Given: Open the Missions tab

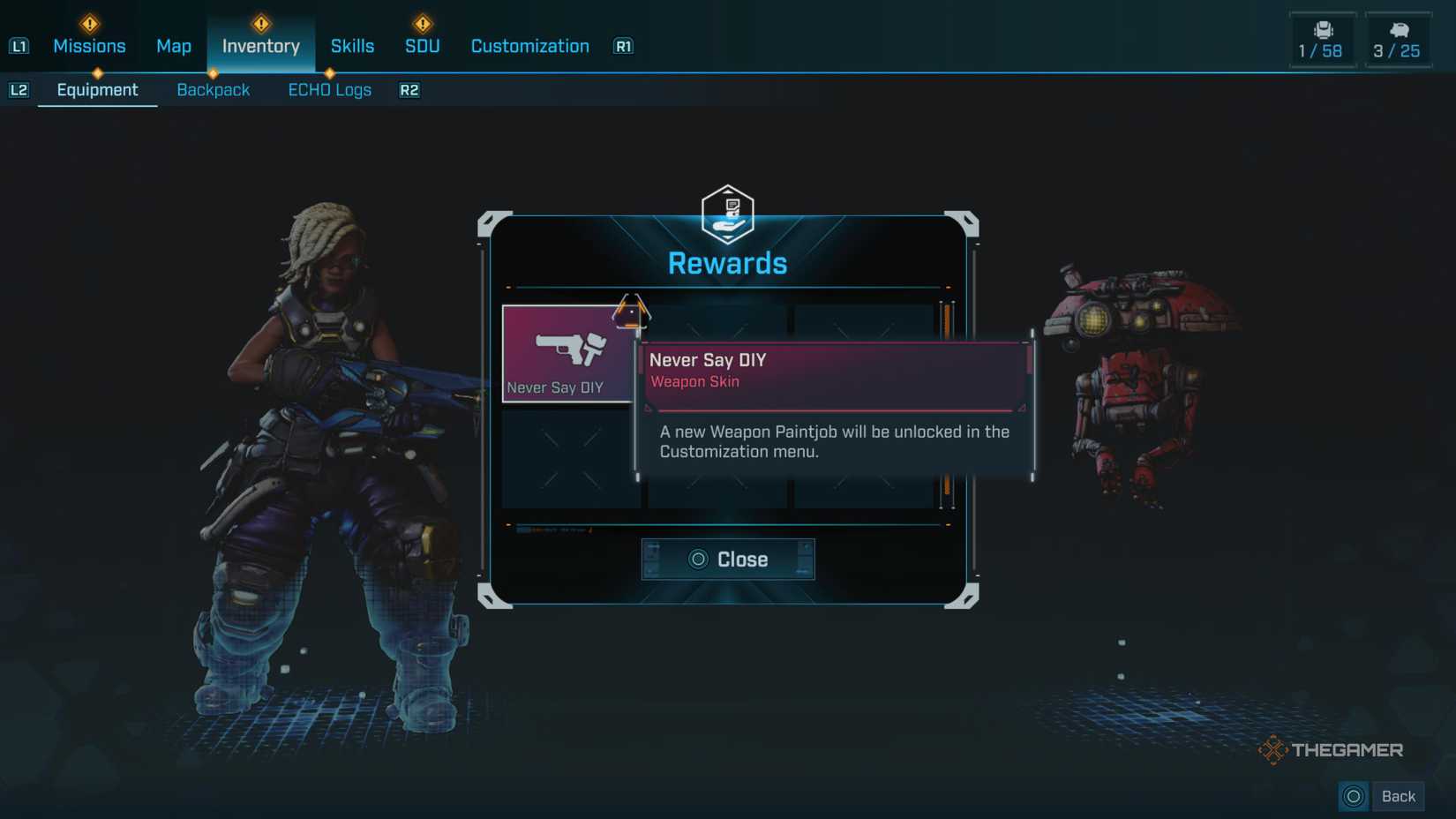Looking at the screenshot, I should click(x=89, y=46).
